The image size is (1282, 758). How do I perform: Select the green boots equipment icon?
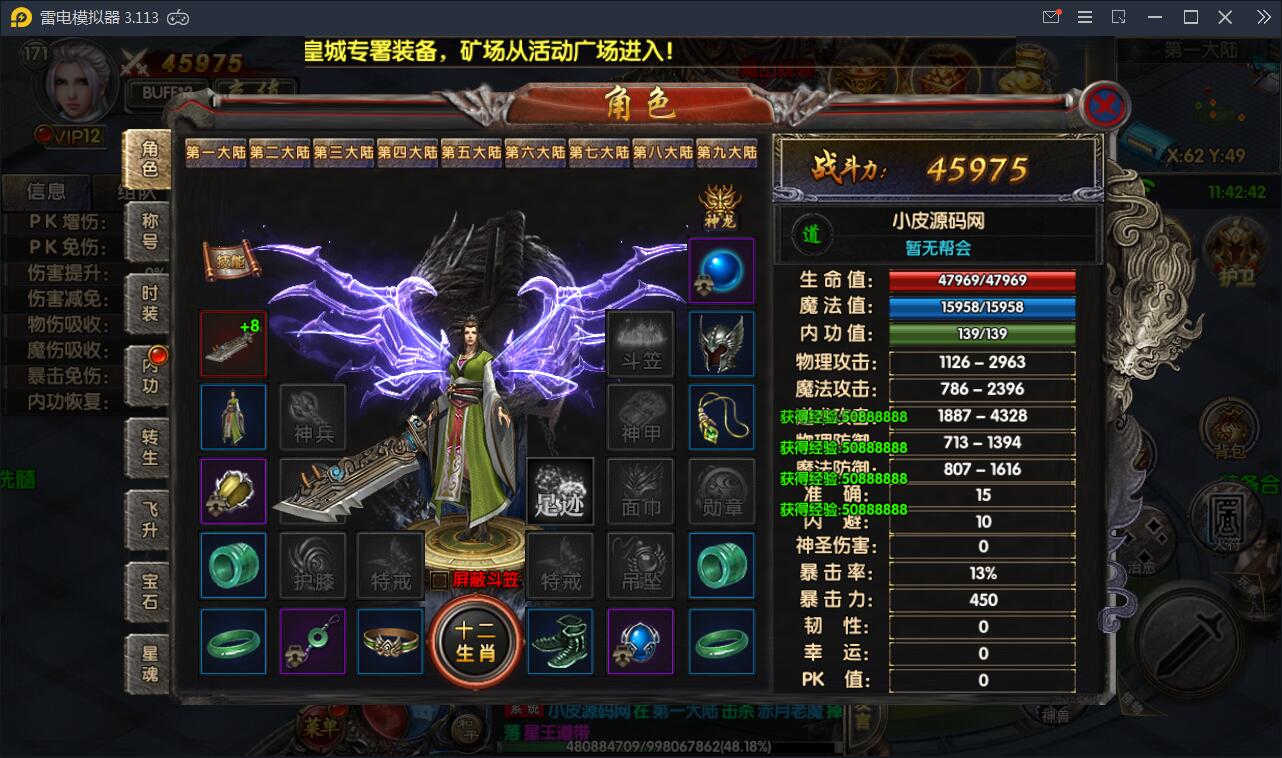pyautogui.click(x=560, y=642)
